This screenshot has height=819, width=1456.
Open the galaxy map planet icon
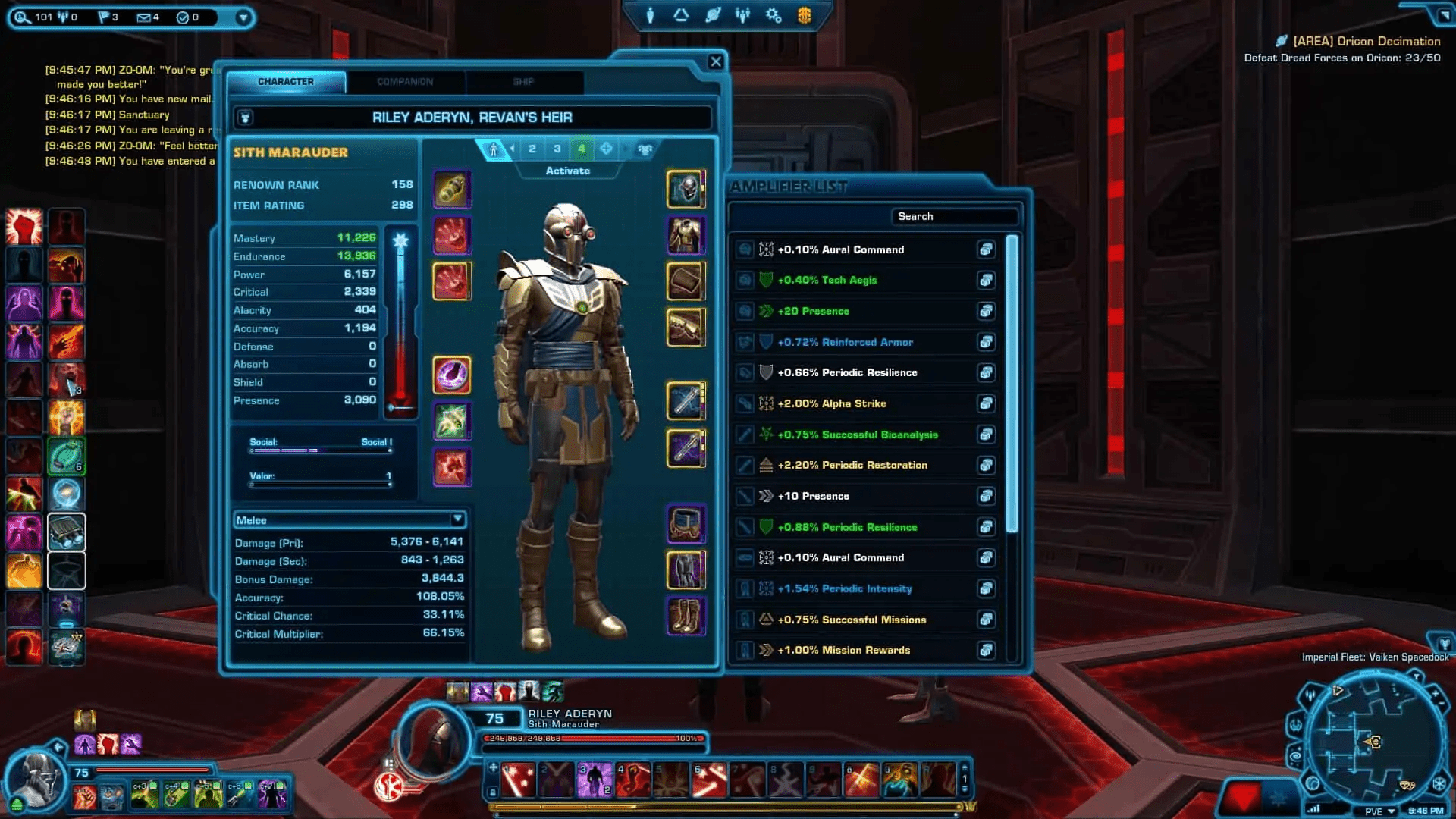[712, 14]
